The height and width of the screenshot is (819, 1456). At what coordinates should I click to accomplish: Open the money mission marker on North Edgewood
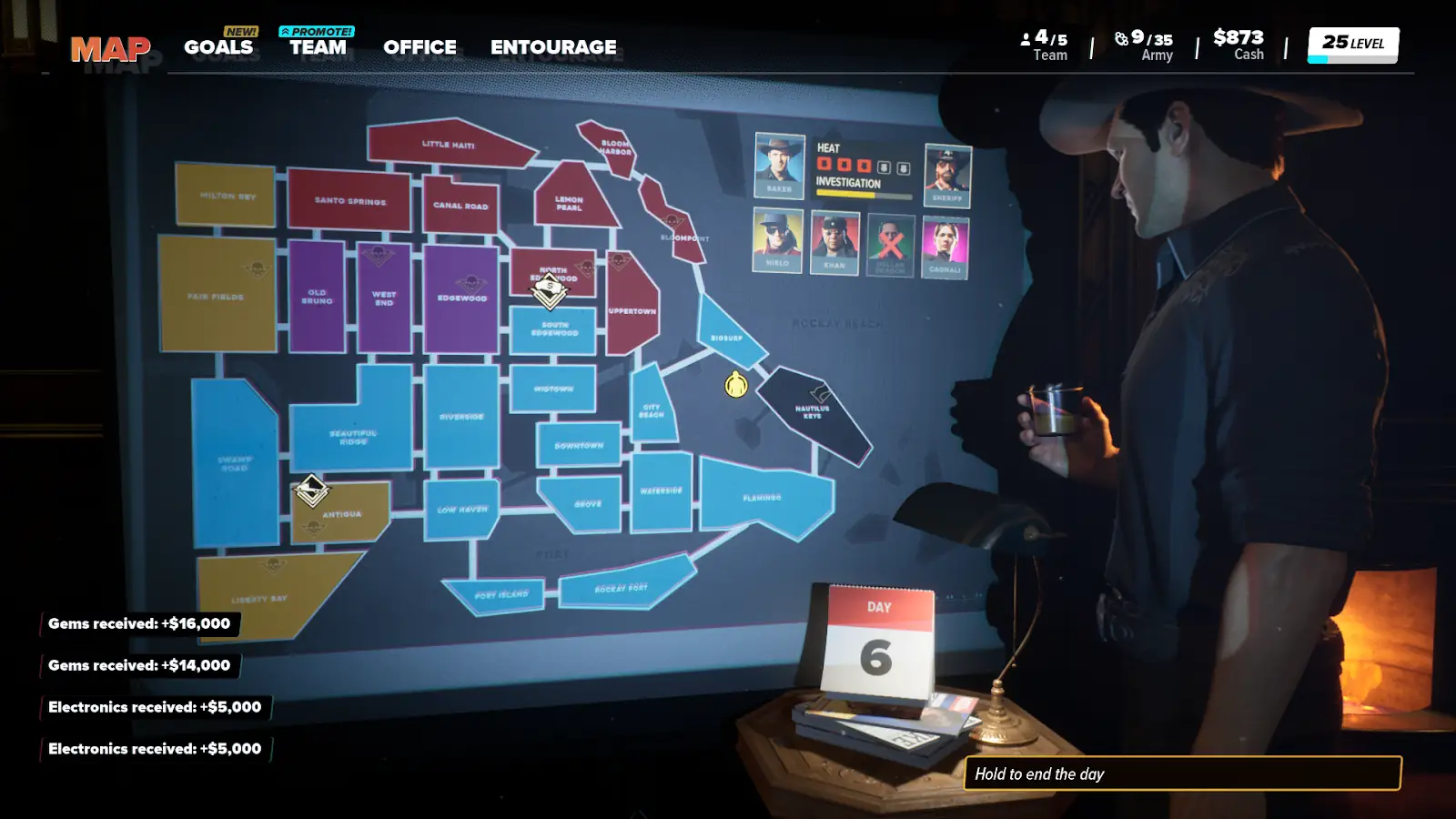[x=550, y=290]
